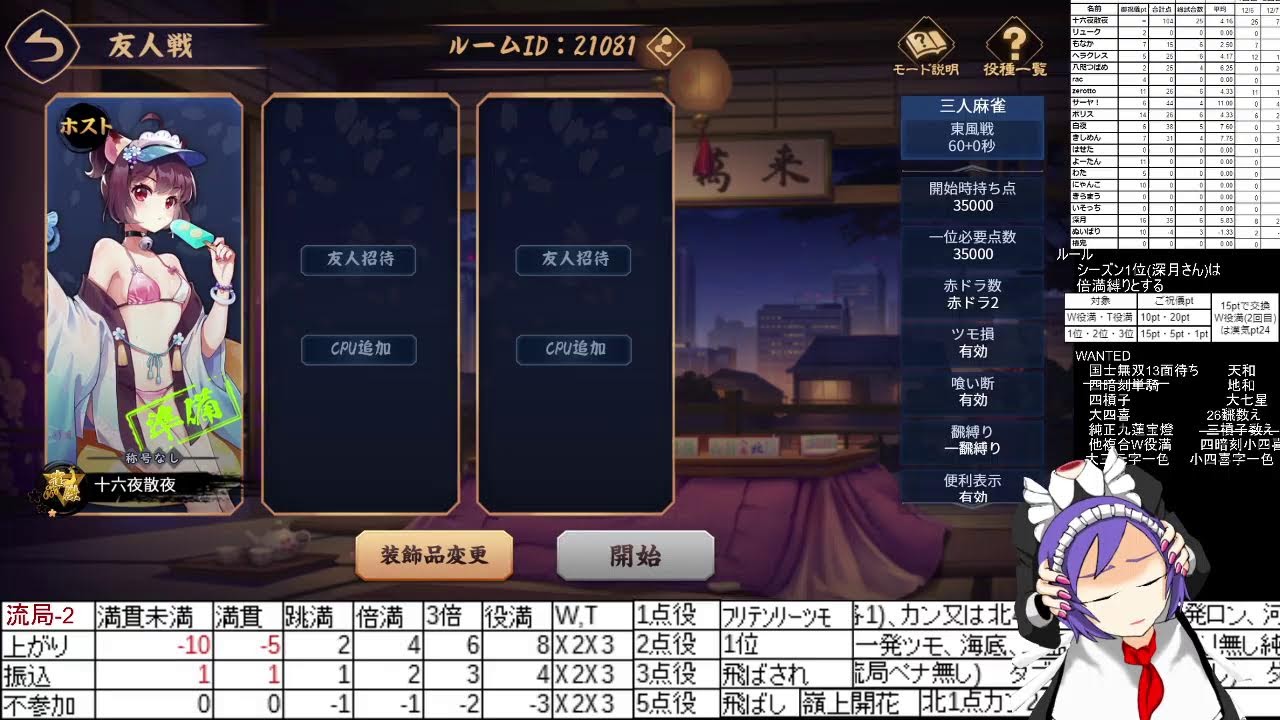This screenshot has height=720, width=1280.
Task: Add a CPU player using CPU追加
Action: (358, 349)
